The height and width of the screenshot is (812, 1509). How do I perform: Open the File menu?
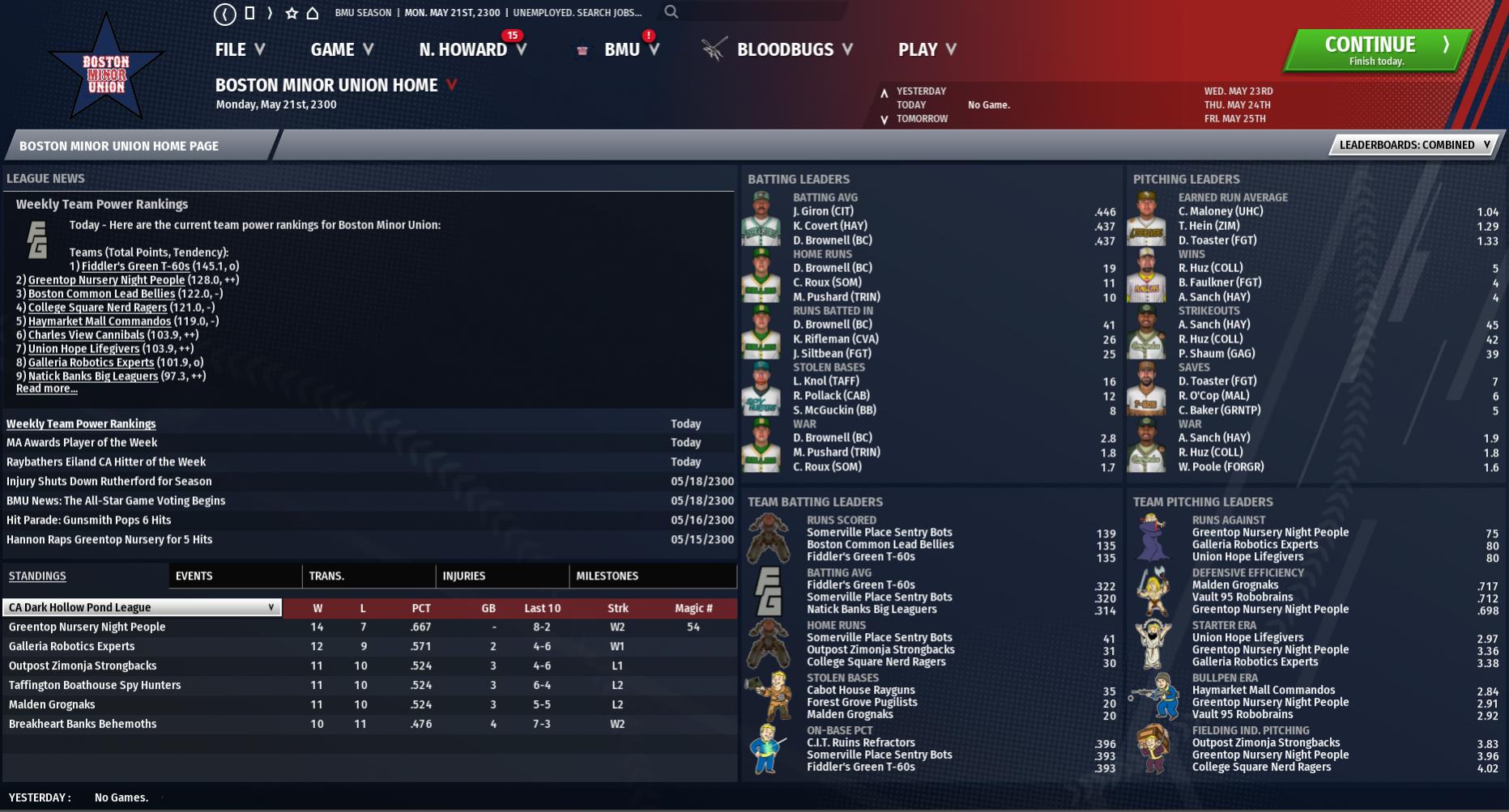tap(240, 50)
